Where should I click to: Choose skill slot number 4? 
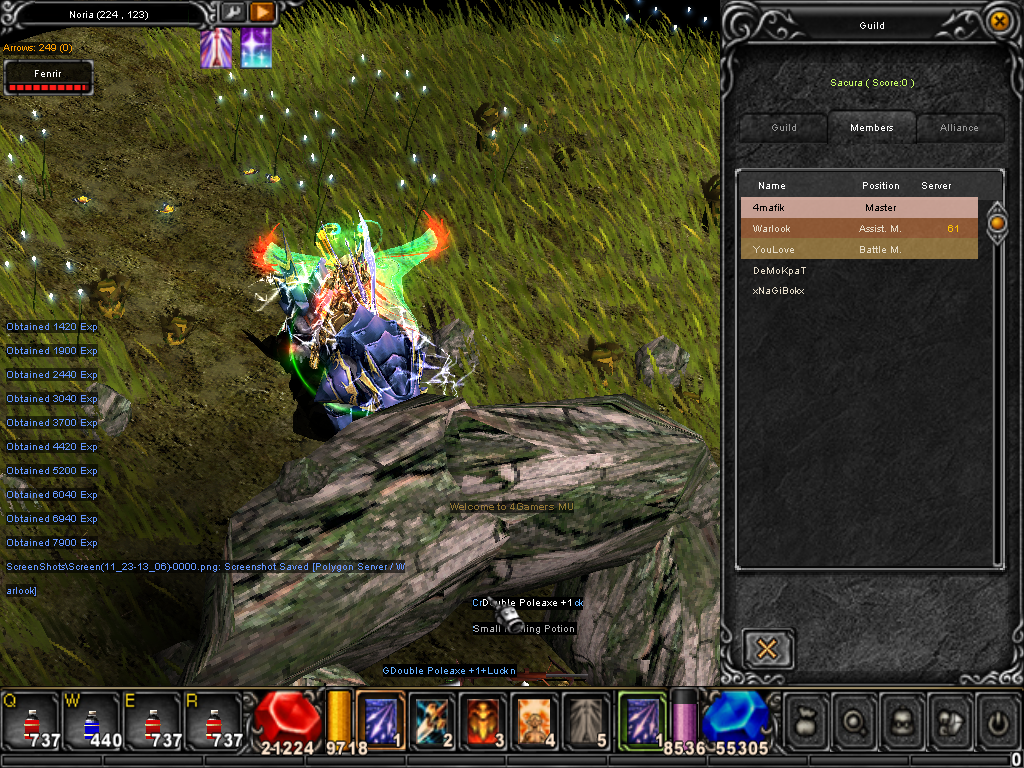pos(537,719)
